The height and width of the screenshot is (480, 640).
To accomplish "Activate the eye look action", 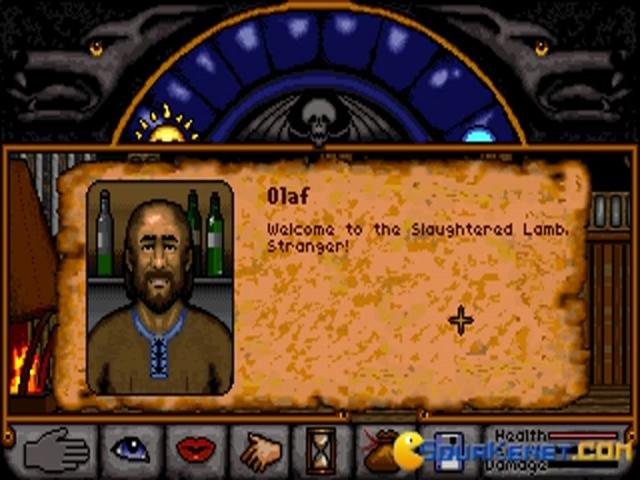I will point(129,449).
